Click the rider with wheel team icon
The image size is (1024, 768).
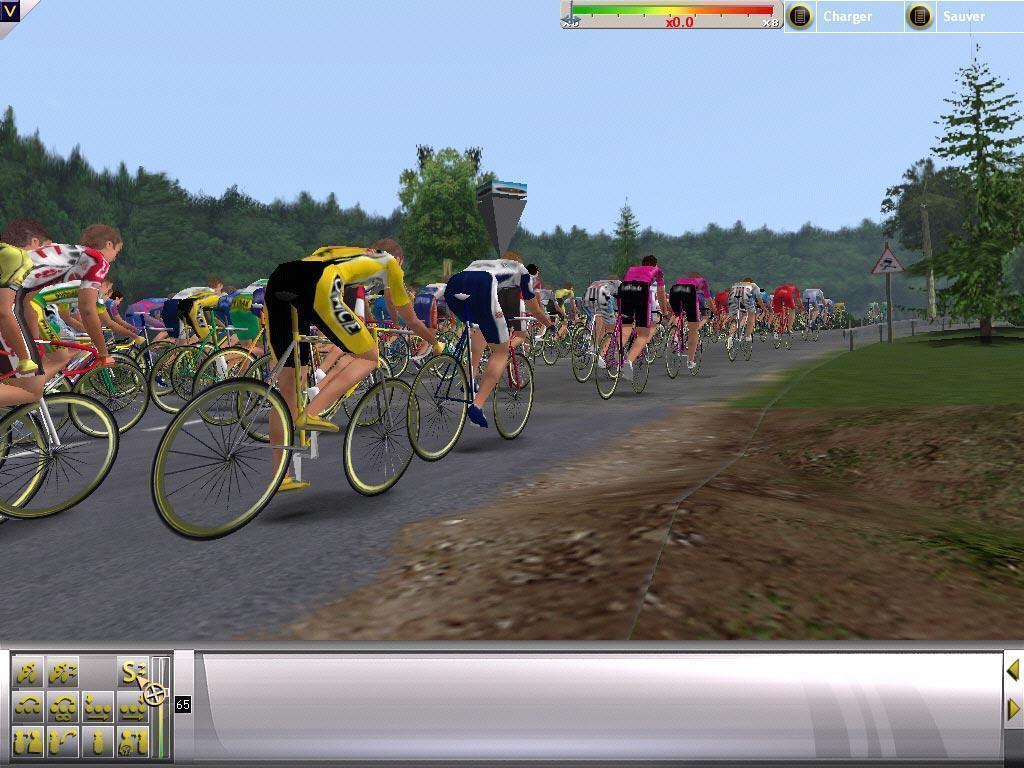tap(131, 741)
